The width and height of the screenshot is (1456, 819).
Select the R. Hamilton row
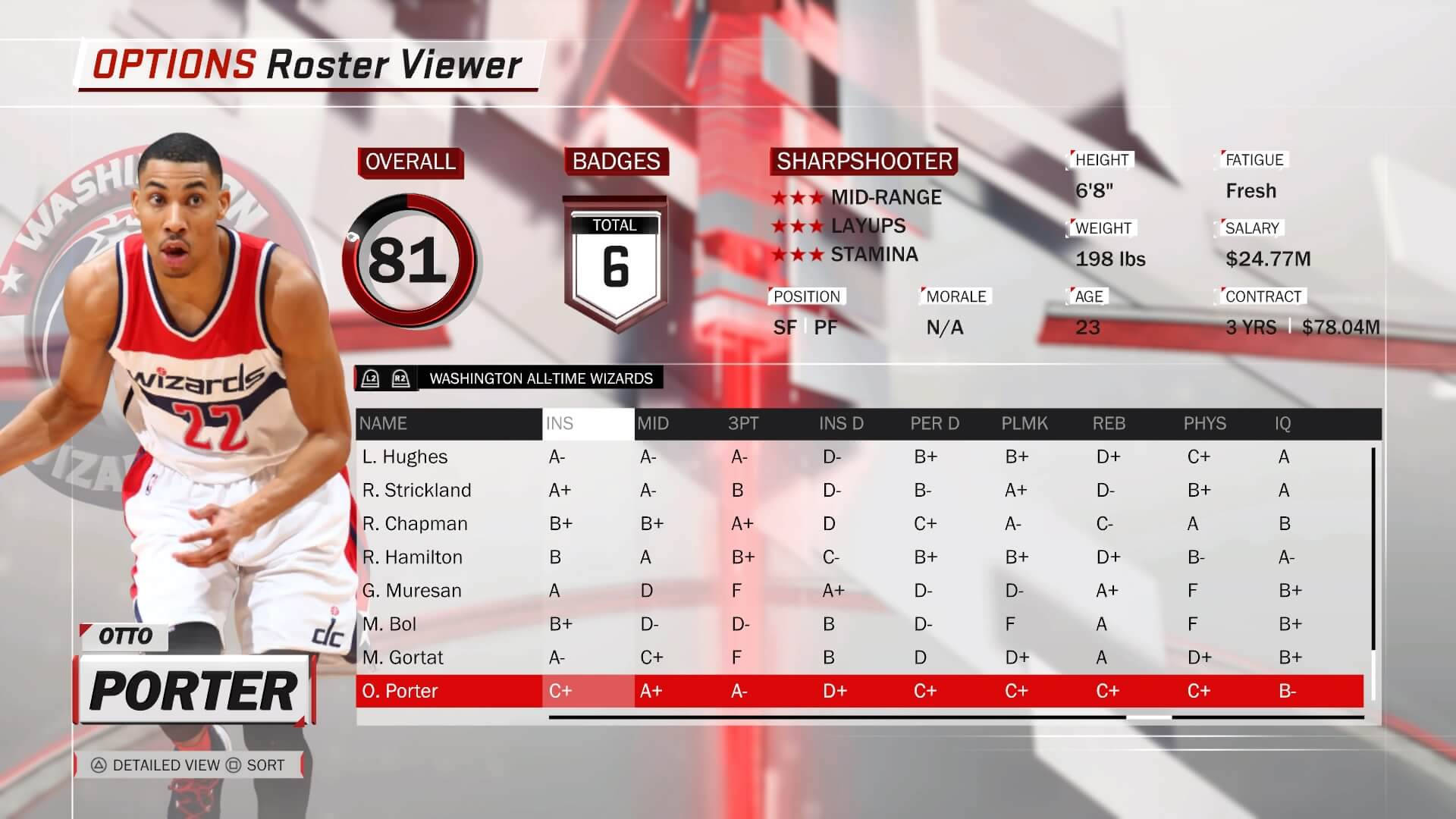[412, 557]
